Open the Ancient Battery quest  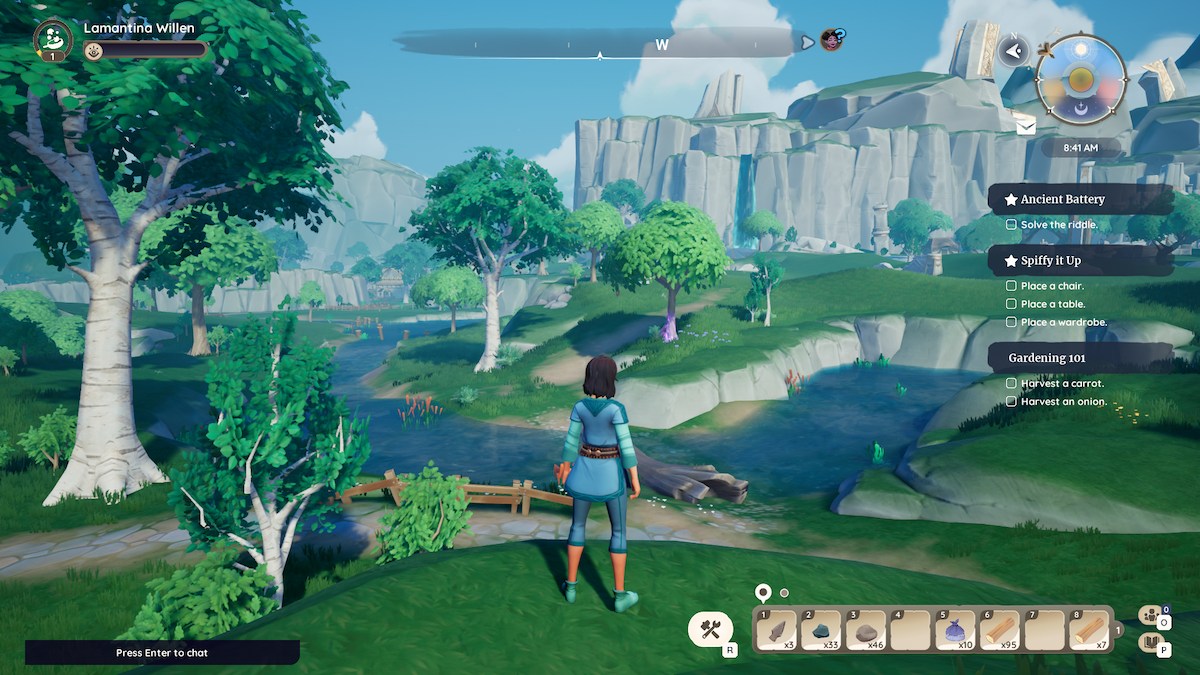tap(1080, 199)
